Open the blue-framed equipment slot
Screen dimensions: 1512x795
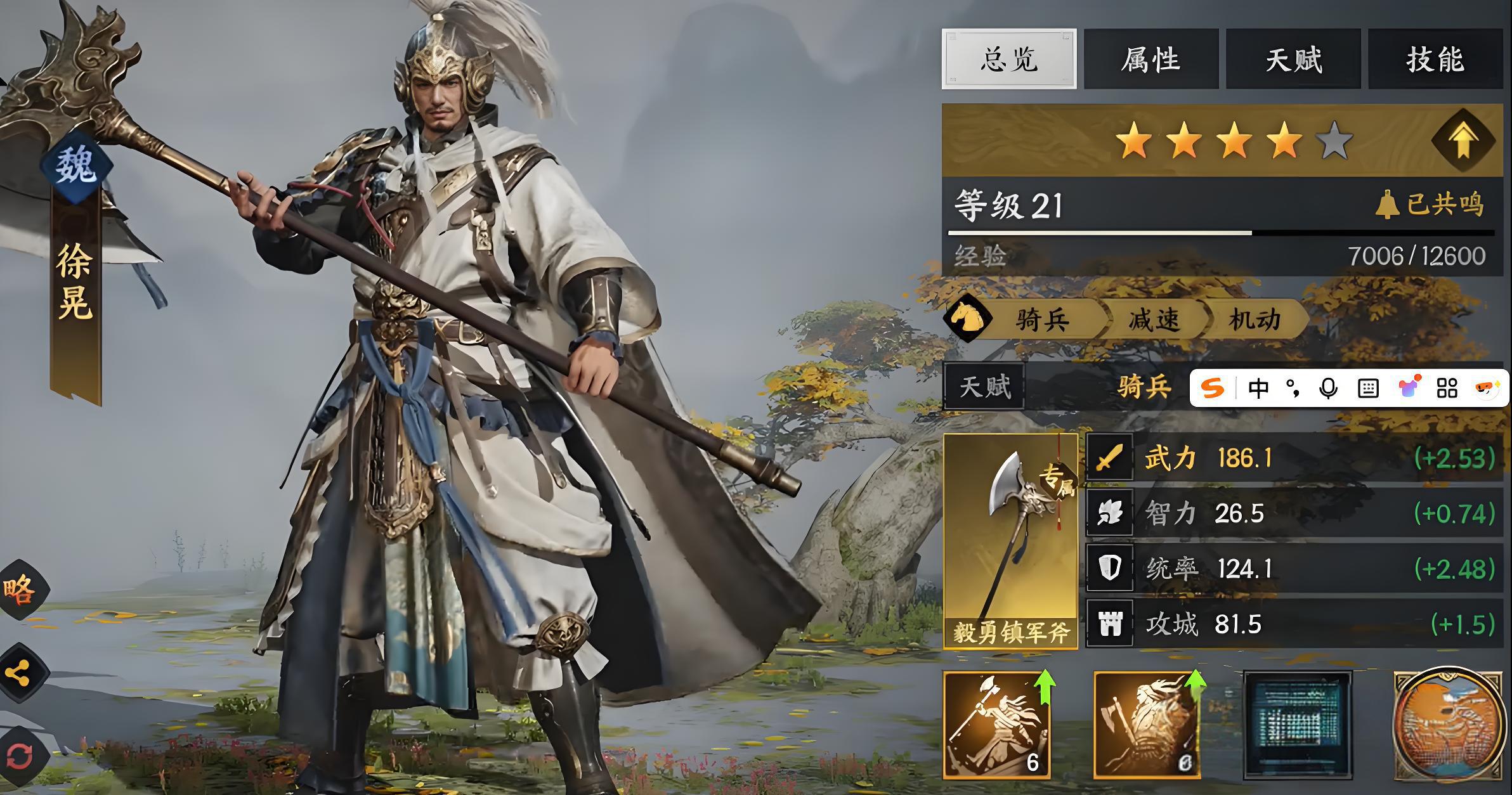click(1298, 725)
